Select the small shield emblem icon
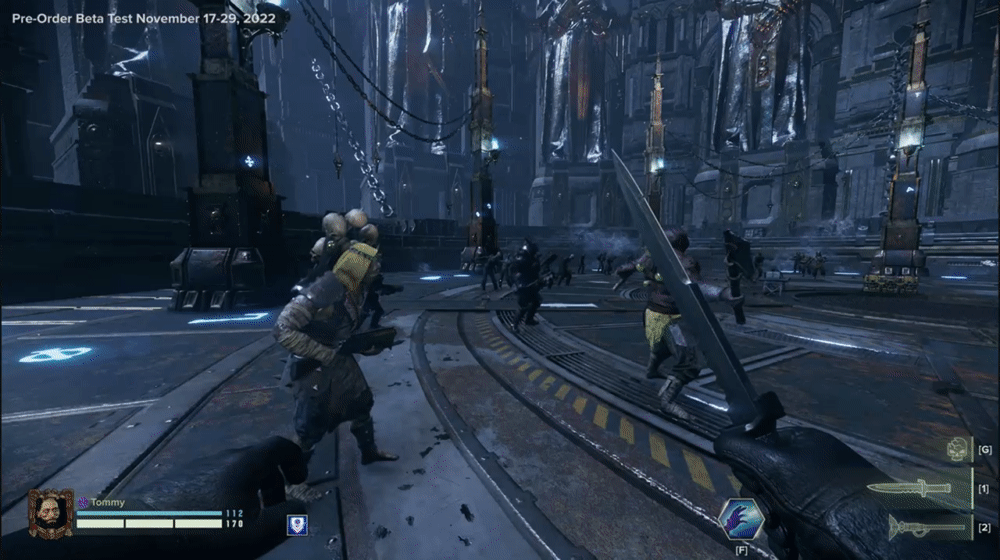The width and height of the screenshot is (1000, 560). pos(297,524)
